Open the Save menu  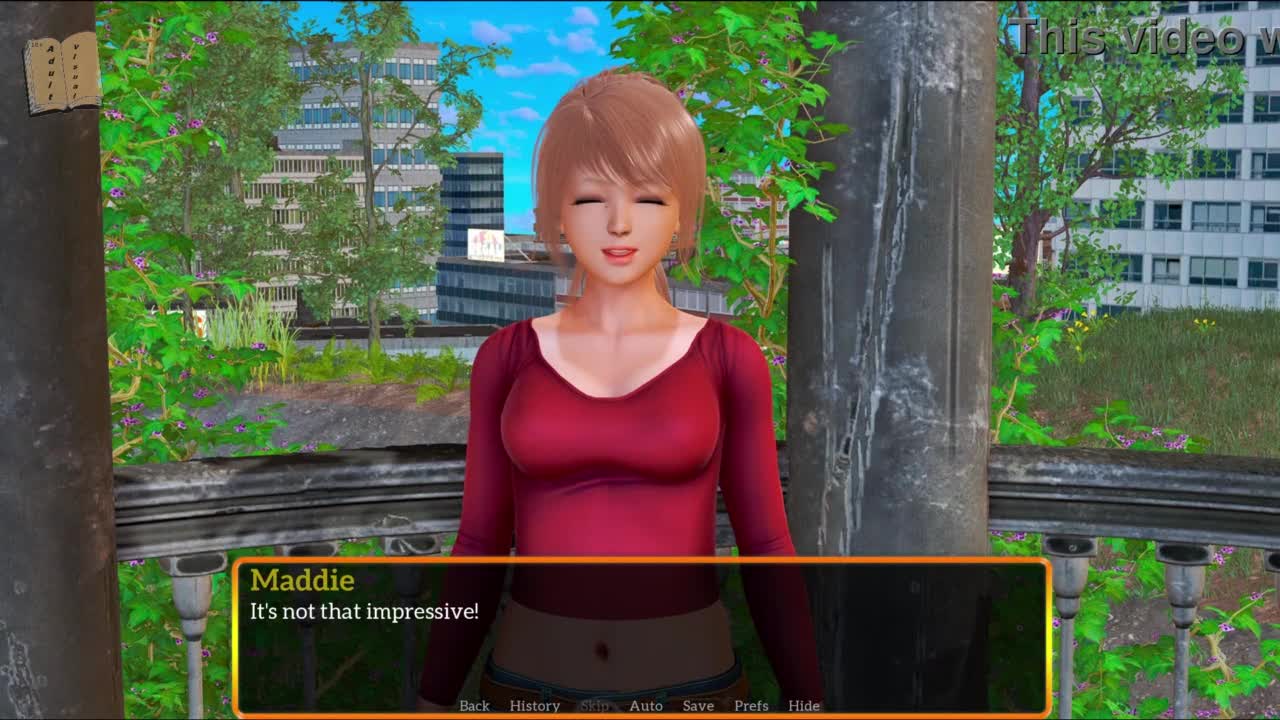coord(698,706)
